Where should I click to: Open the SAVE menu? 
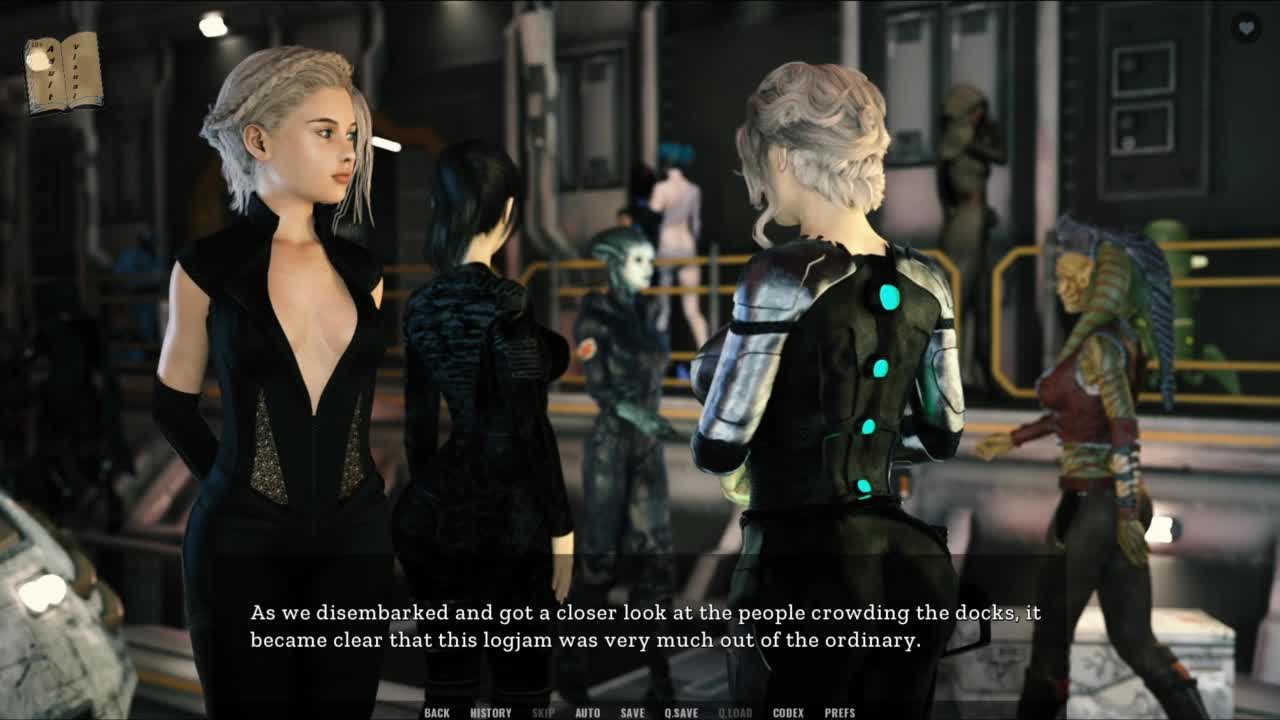coord(632,713)
